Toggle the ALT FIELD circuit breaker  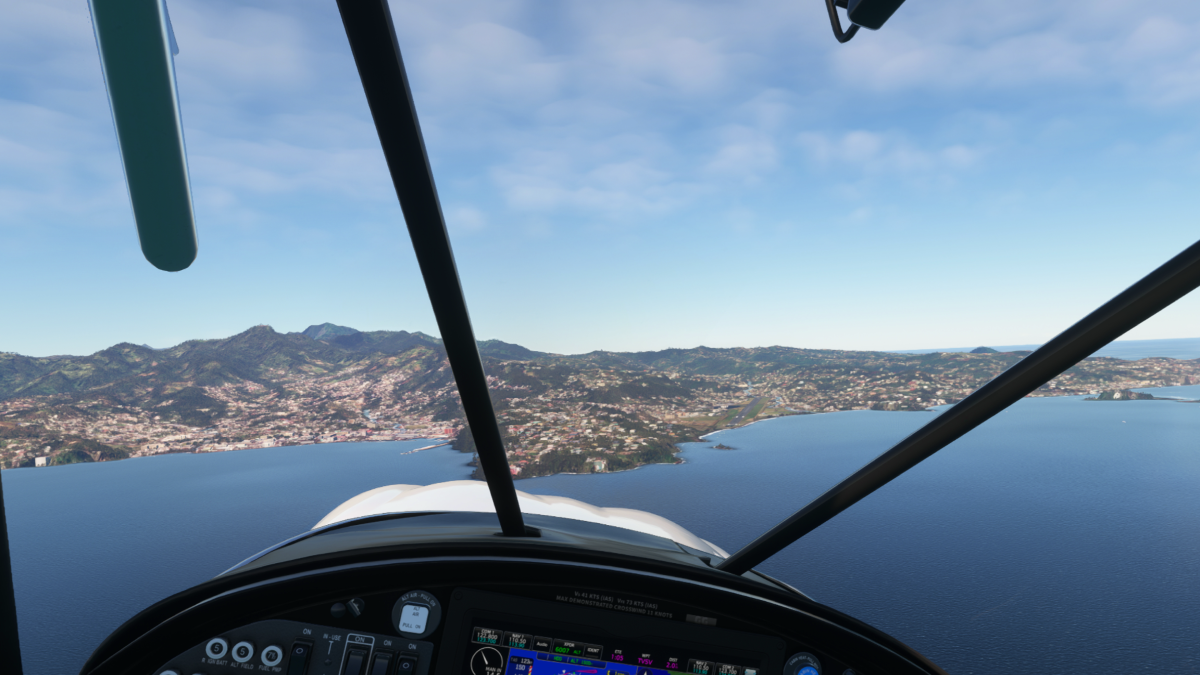pyautogui.click(x=242, y=651)
